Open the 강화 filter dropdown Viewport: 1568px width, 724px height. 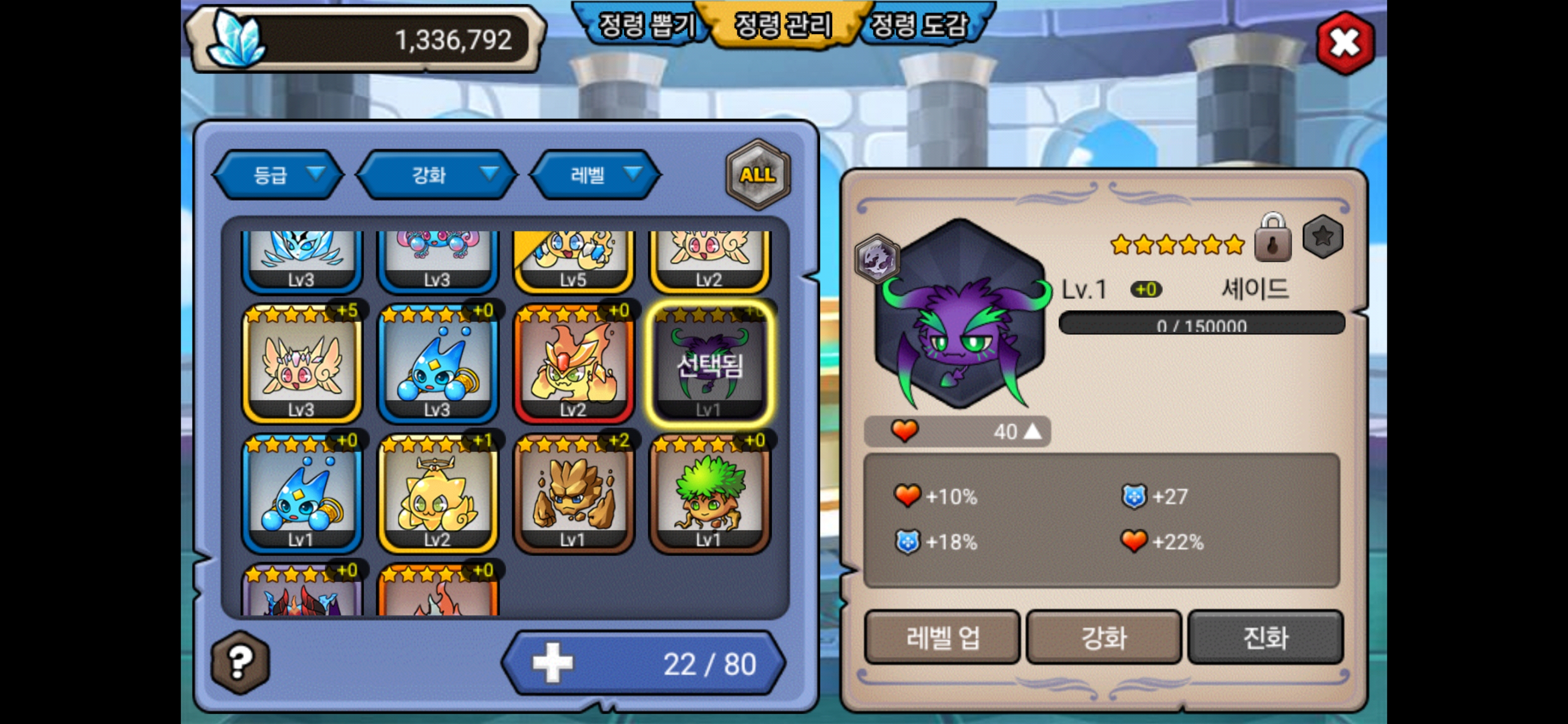[x=436, y=175]
